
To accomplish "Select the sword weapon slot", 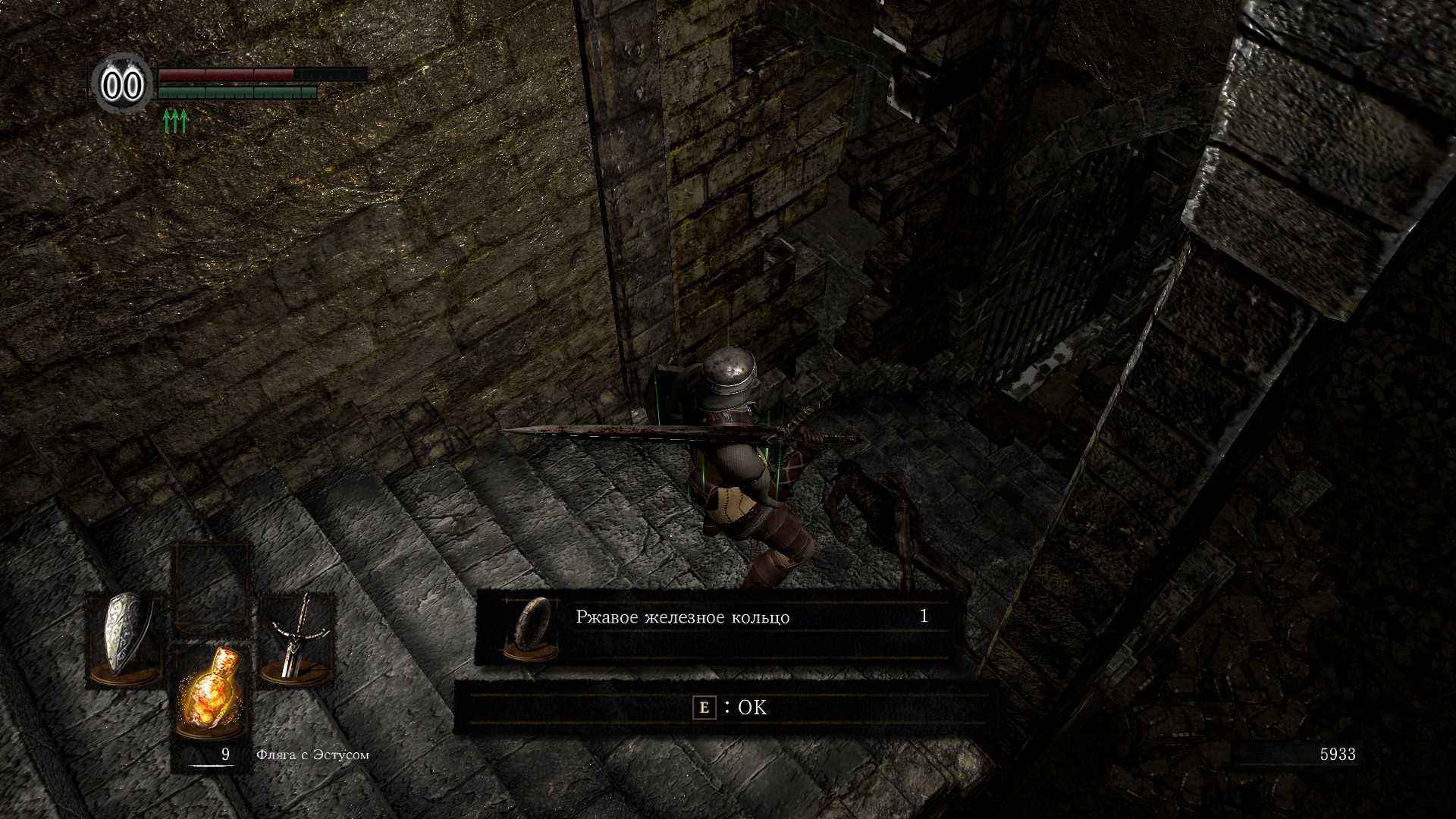I will [297, 639].
